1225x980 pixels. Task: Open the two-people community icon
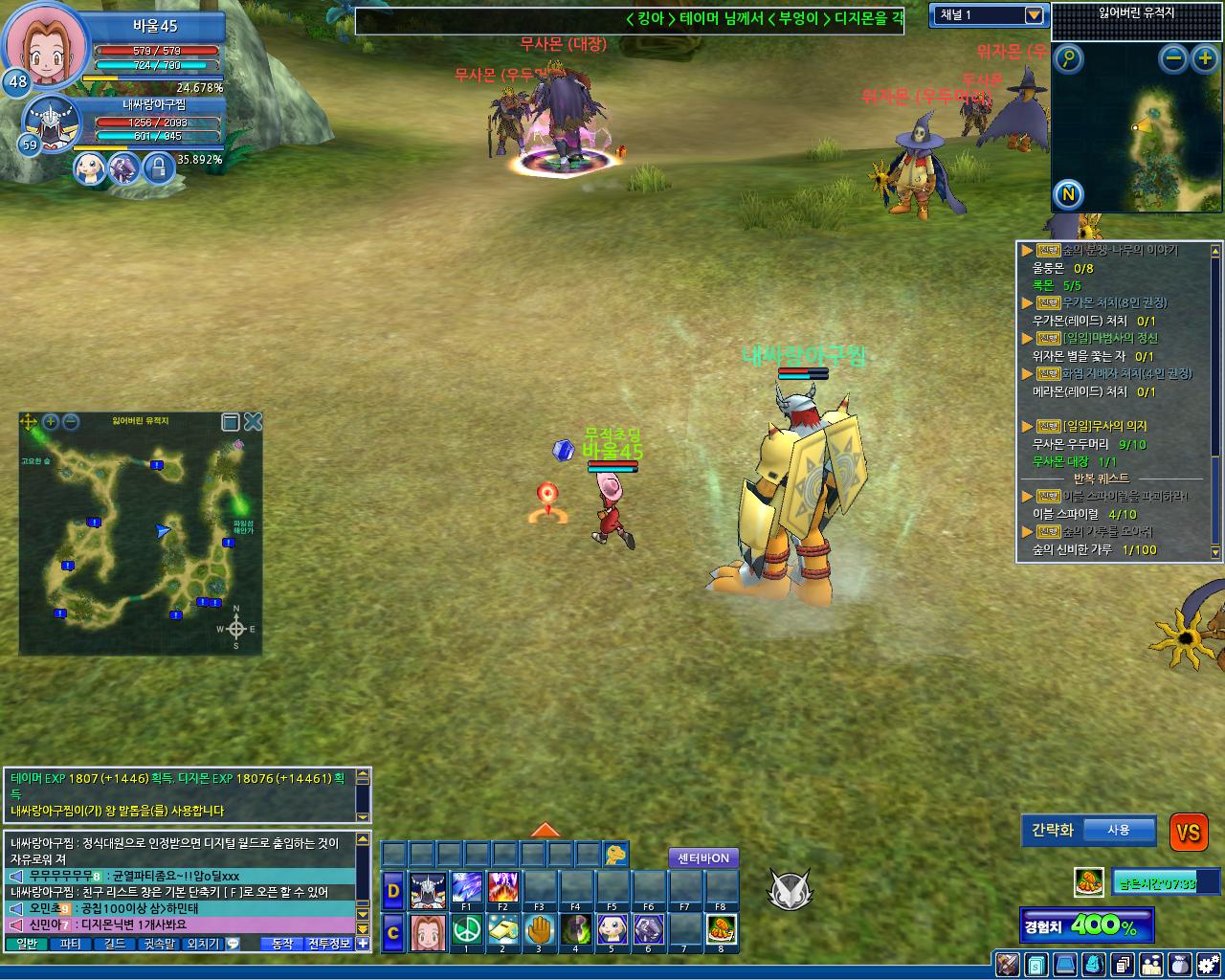pyautogui.click(x=1151, y=964)
